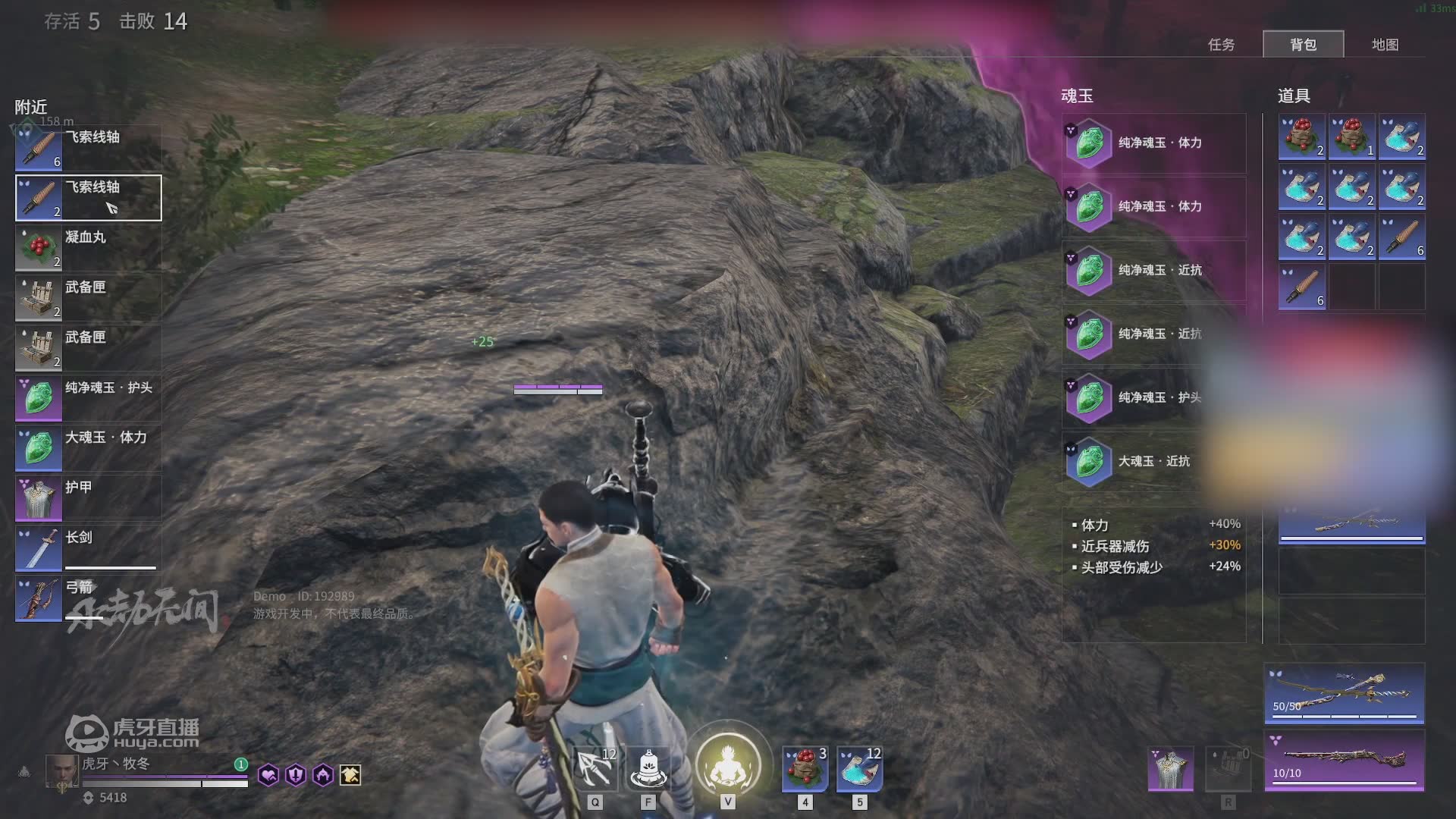The width and height of the screenshot is (1456, 819).
Task: Open the 地图 tab
Action: tap(1385, 45)
